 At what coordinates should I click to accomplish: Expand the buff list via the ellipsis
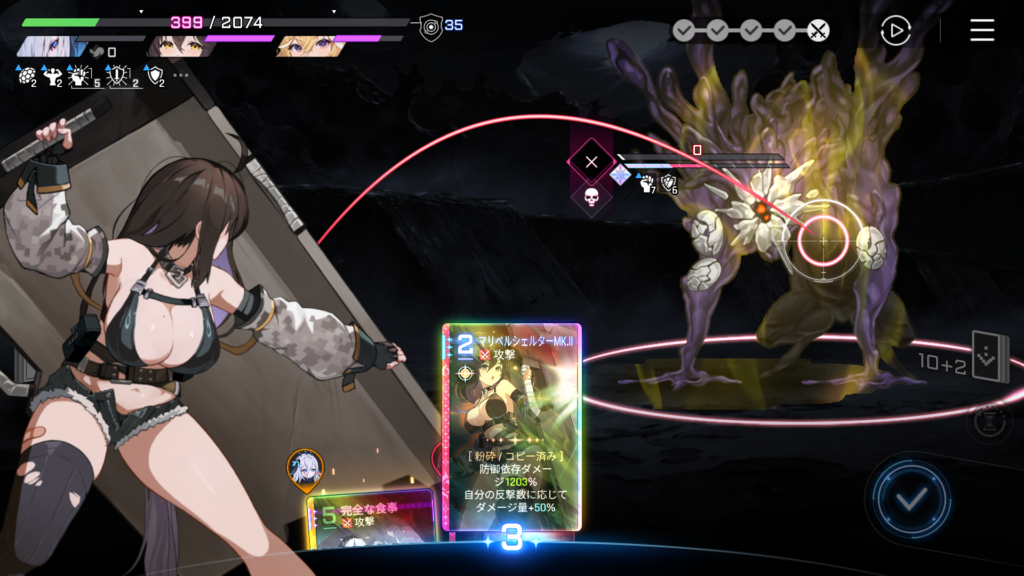[x=181, y=75]
